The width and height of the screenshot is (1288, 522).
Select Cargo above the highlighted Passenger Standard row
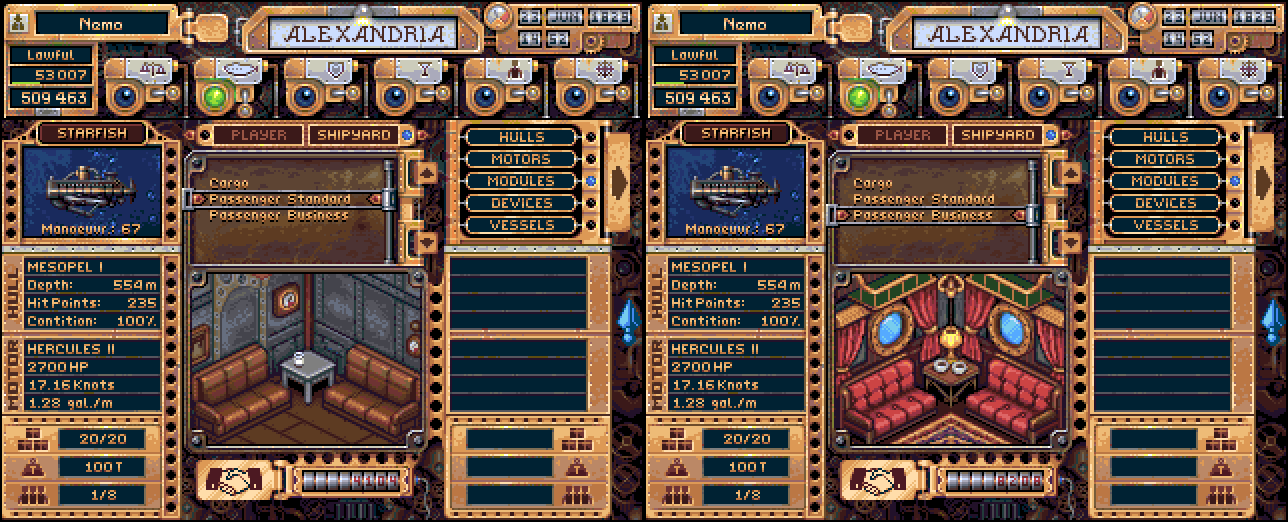(229, 184)
